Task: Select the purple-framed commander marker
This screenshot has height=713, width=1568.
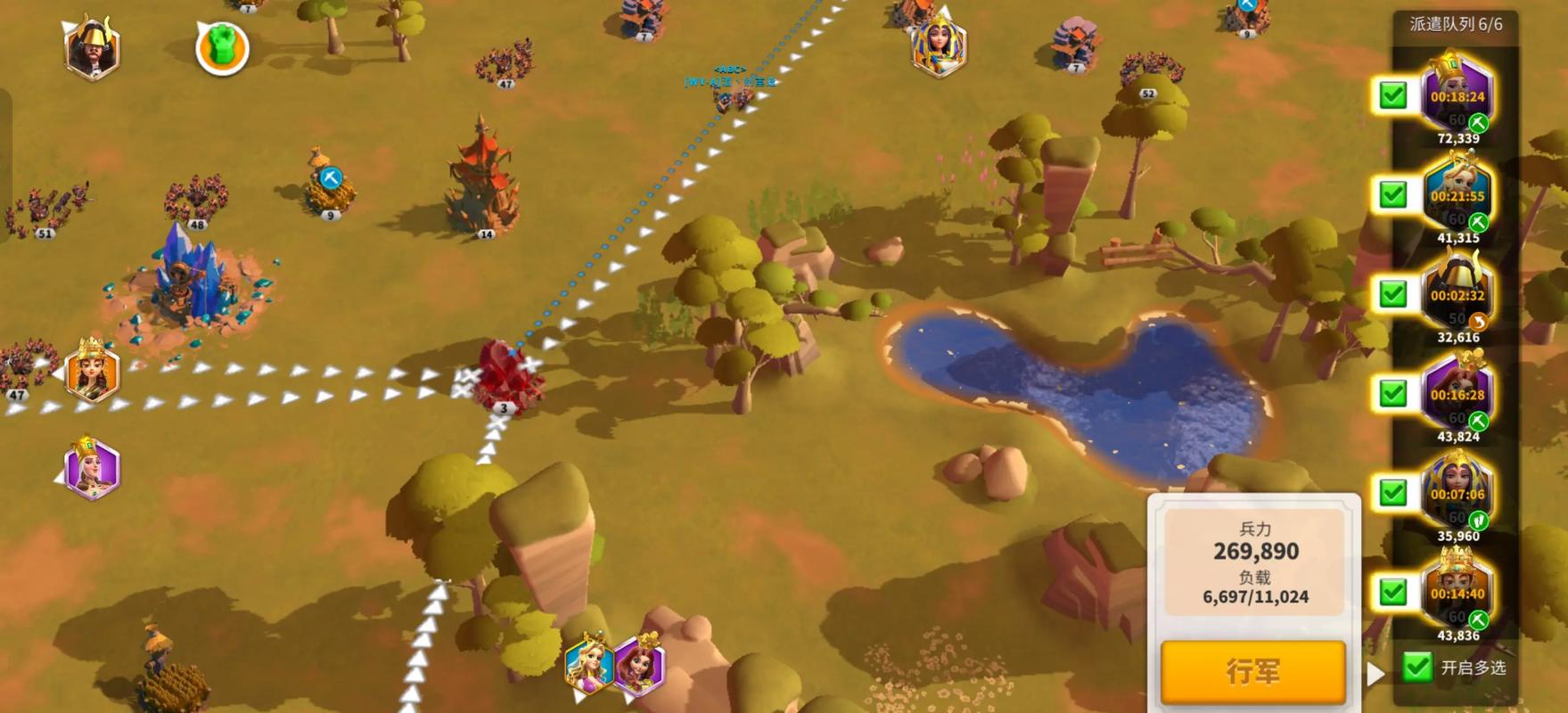Action: (x=92, y=469)
